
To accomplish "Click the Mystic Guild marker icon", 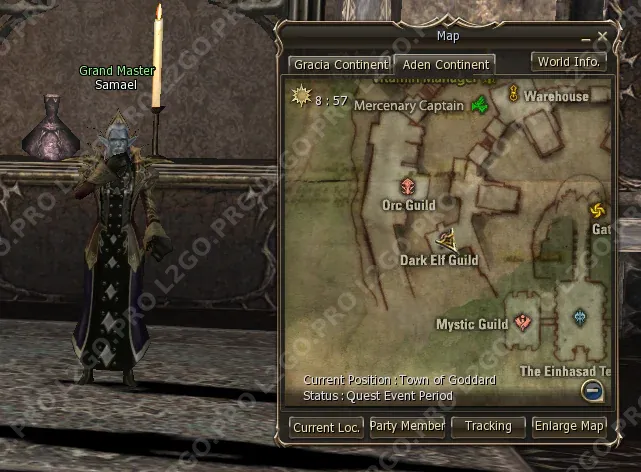I will tap(522, 322).
